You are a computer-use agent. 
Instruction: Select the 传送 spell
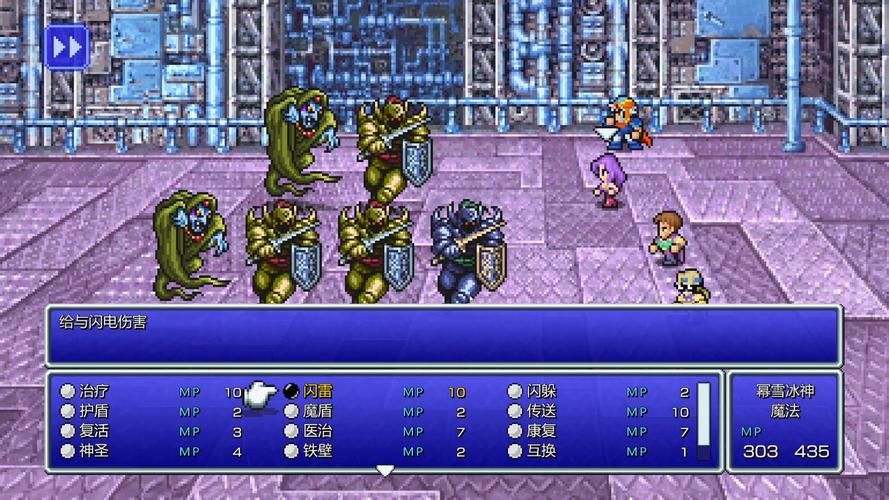pos(541,411)
